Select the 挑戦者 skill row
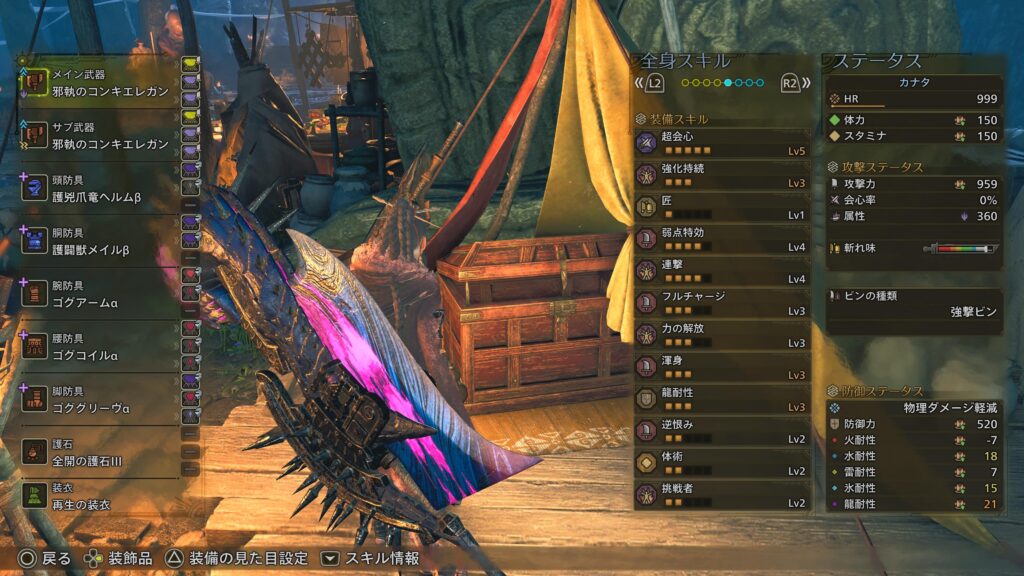 721,496
